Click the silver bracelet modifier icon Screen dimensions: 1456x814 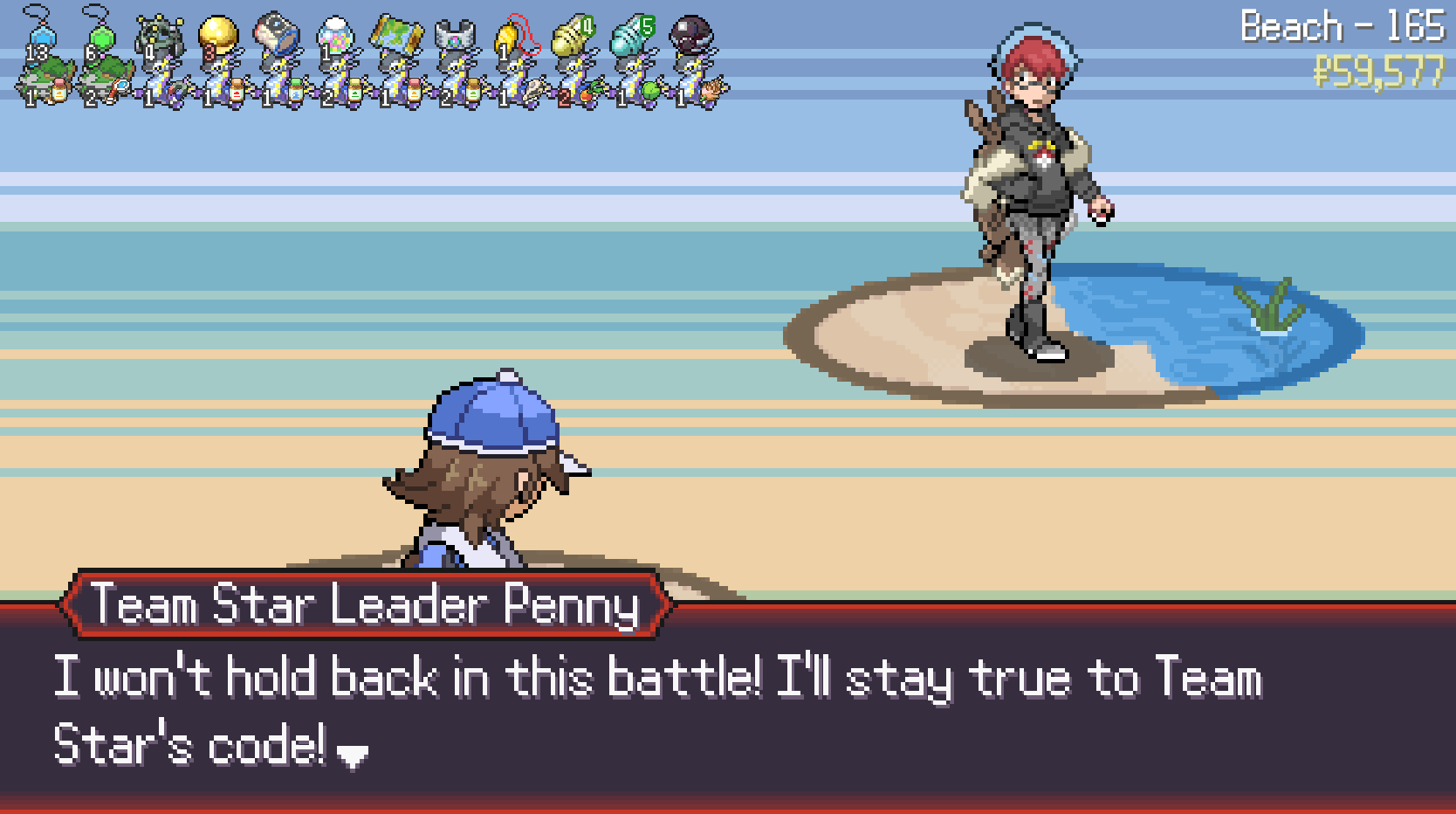pos(455,37)
